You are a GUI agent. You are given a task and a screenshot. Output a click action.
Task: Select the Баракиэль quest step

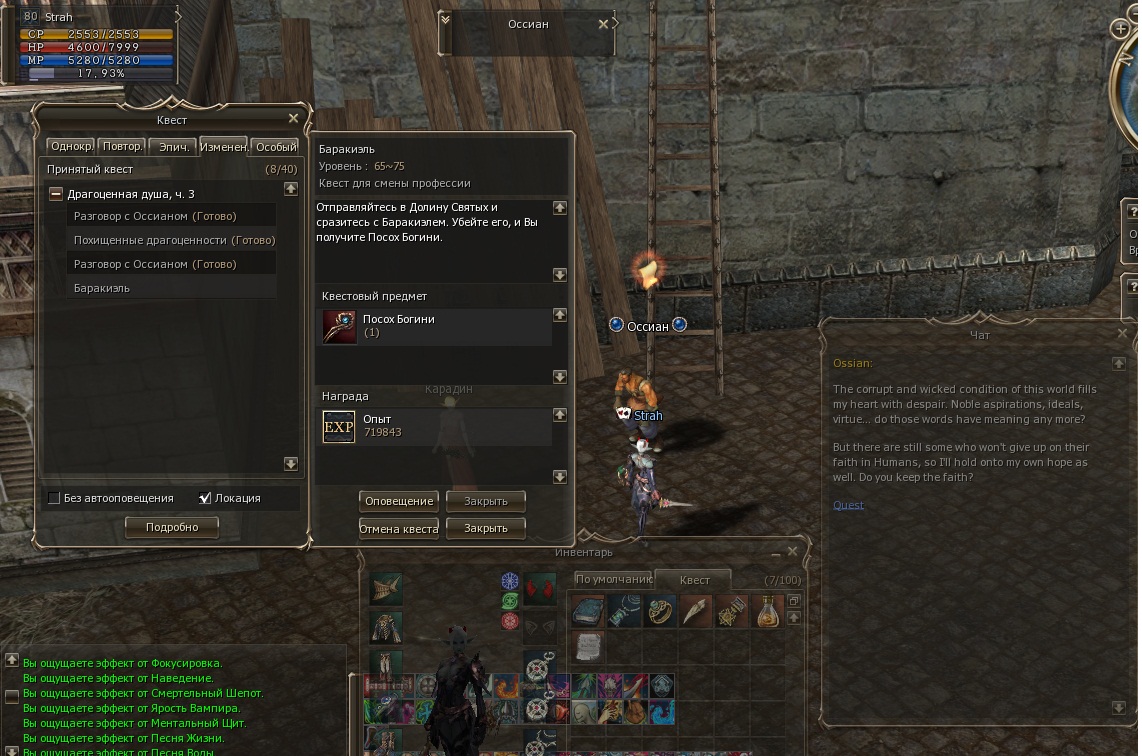click(x=101, y=288)
